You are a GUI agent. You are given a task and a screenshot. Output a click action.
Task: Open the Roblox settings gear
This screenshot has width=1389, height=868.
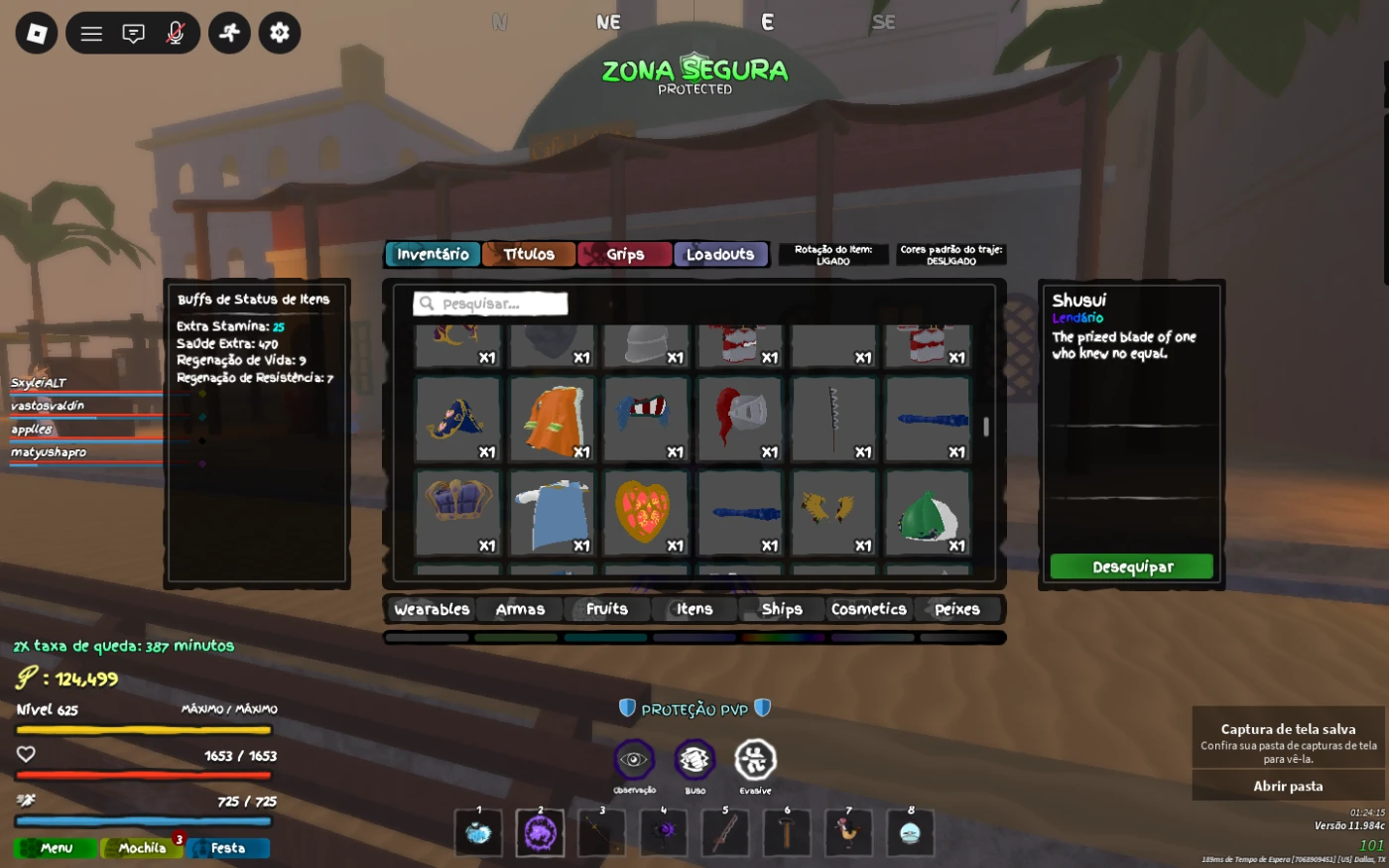pos(280,34)
